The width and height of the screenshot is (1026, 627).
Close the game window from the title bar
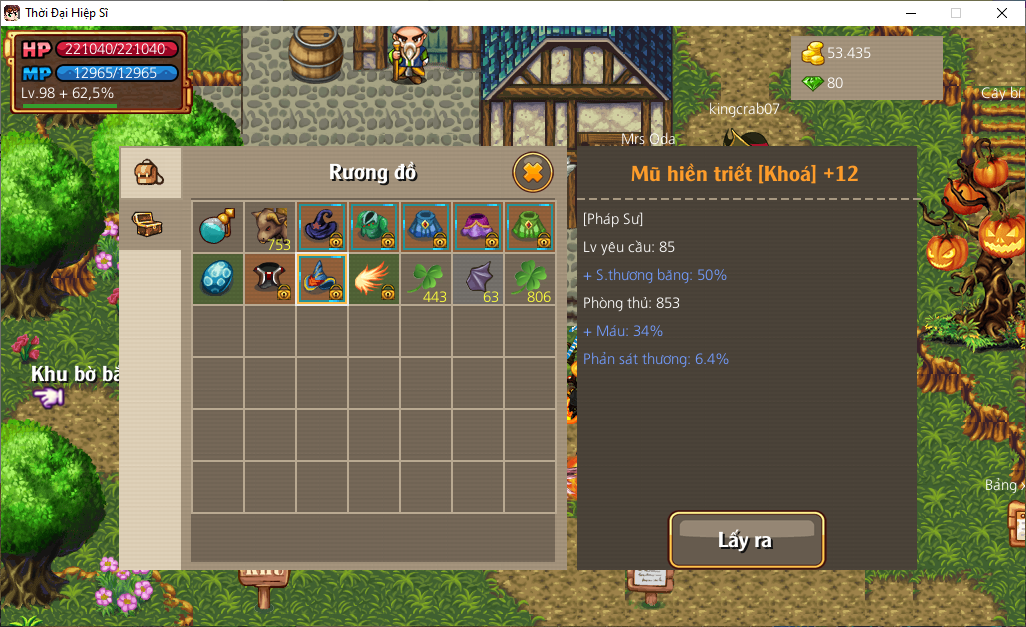click(x=1002, y=13)
